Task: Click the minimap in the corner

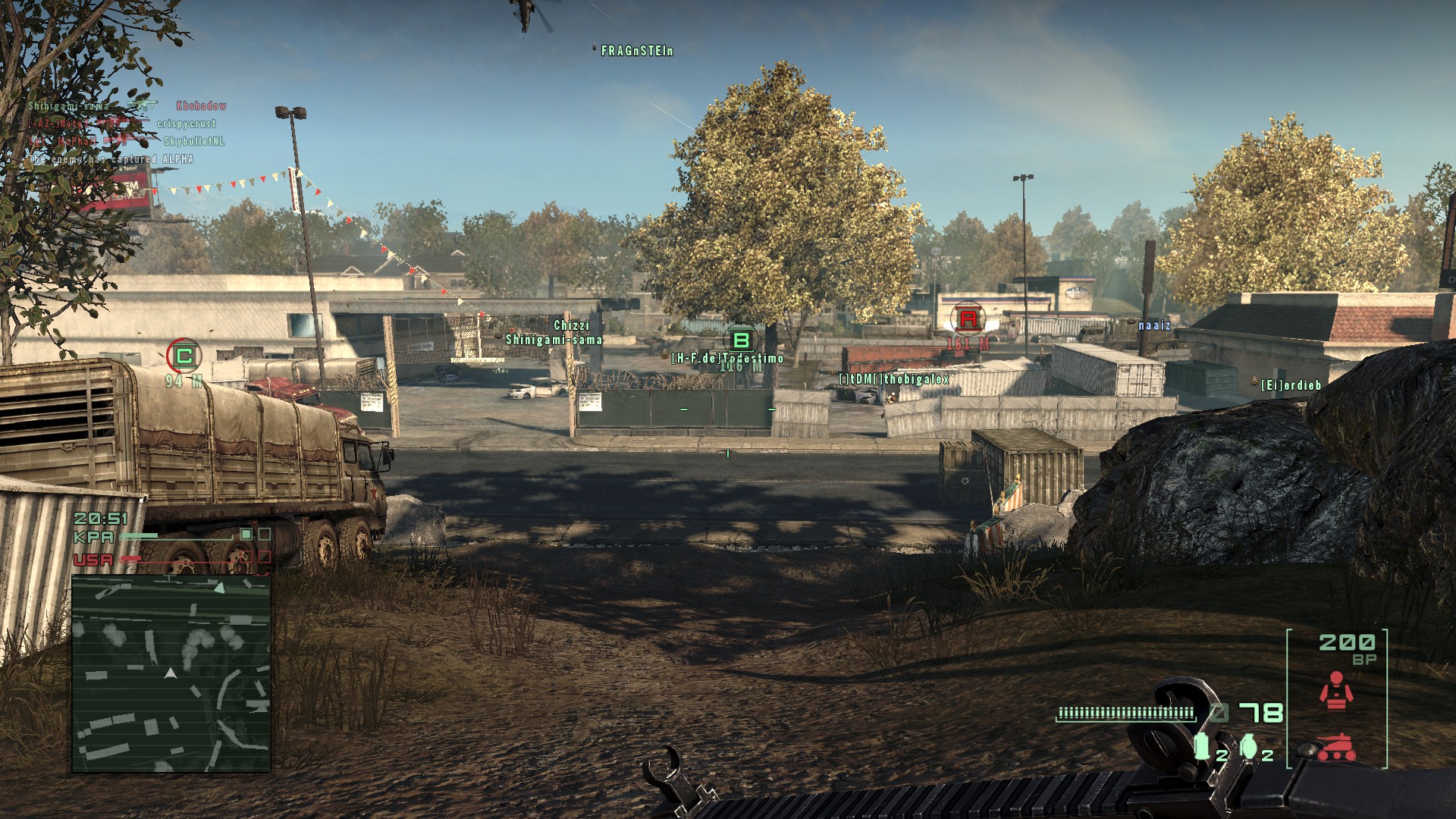Action: coord(171,673)
